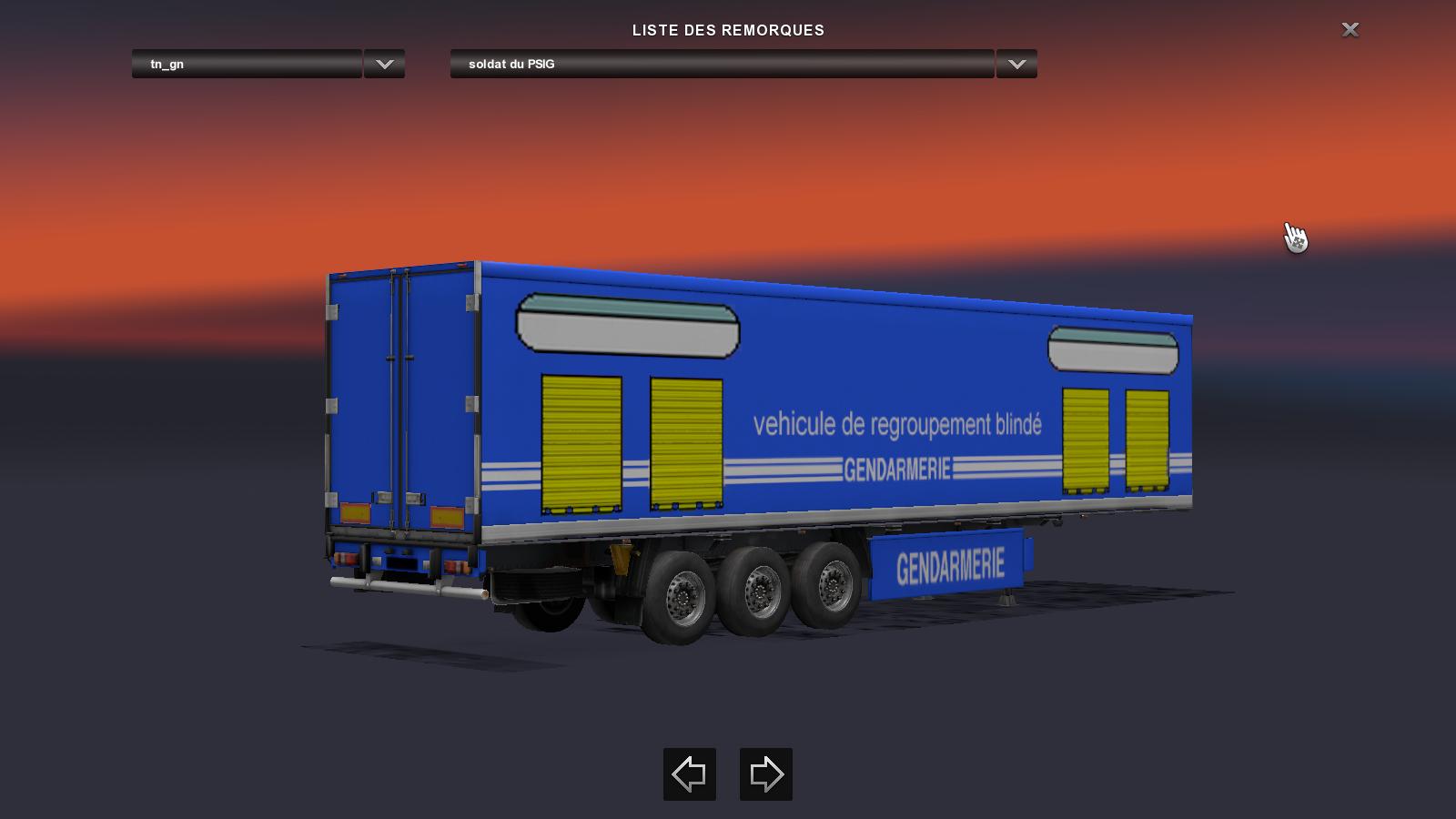Open the soldat du PSIG dropdown
Viewport: 1456px width, 819px height.
[722, 64]
